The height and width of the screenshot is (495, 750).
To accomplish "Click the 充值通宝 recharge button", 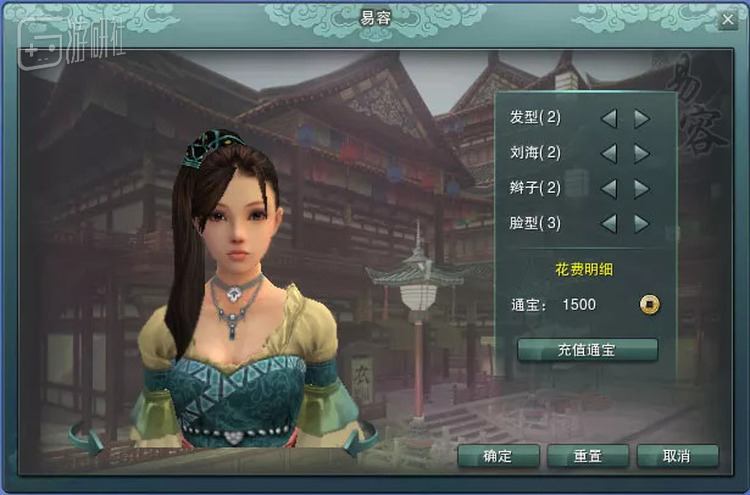I will tap(587, 349).
